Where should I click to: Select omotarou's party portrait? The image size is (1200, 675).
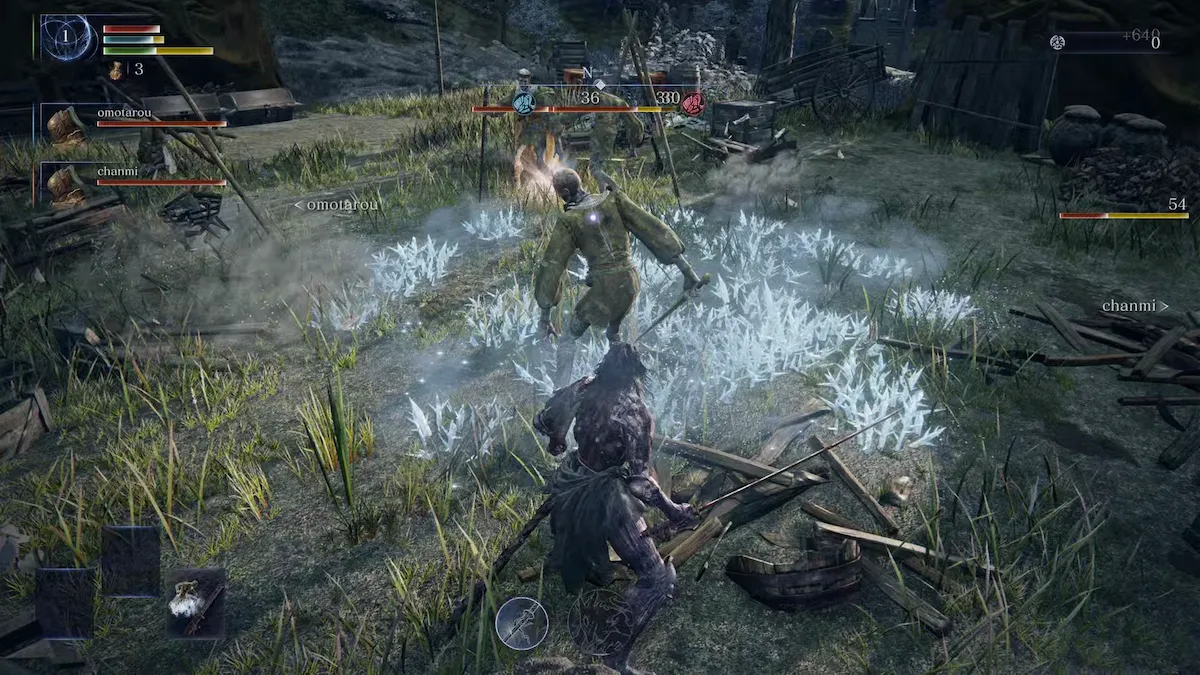pyautogui.click(x=67, y=127)
